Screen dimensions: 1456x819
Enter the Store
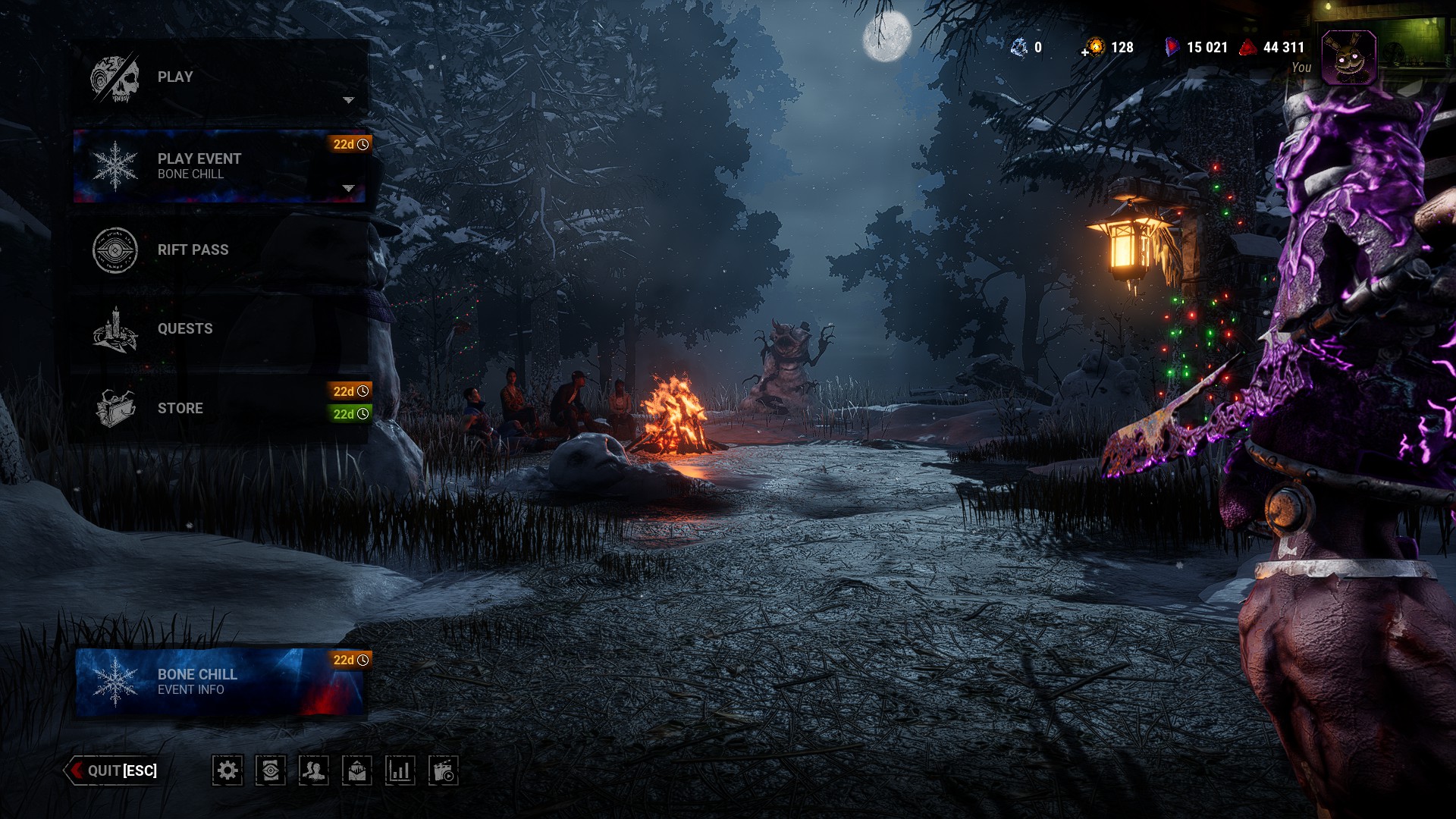pos(220,409)
